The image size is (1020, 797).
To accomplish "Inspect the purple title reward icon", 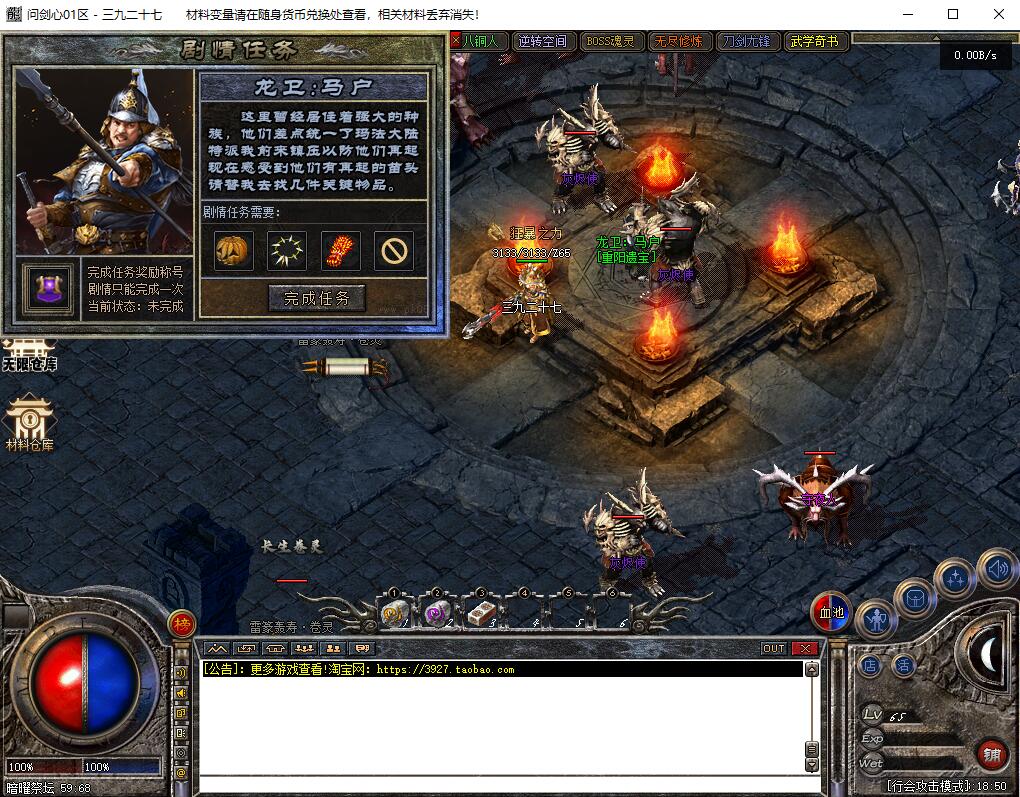I will 49,289.
